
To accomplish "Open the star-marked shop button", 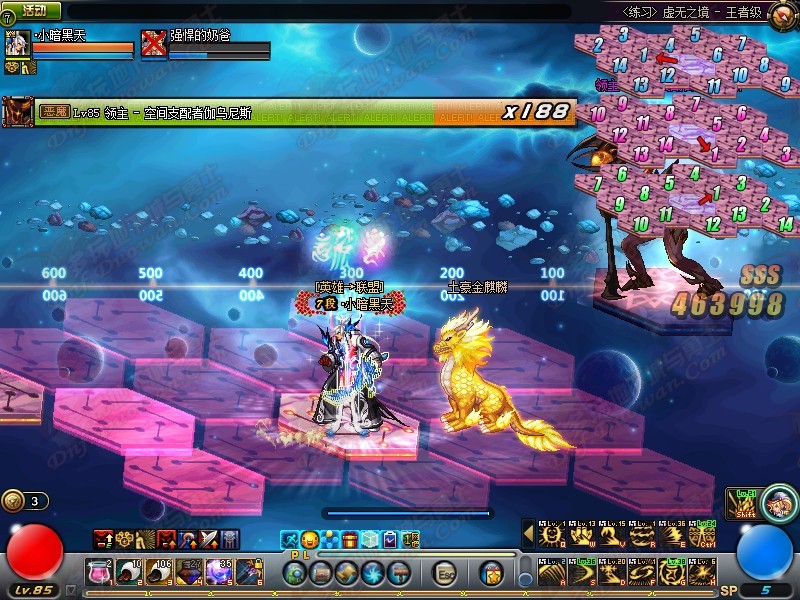I will pos(490,573).
